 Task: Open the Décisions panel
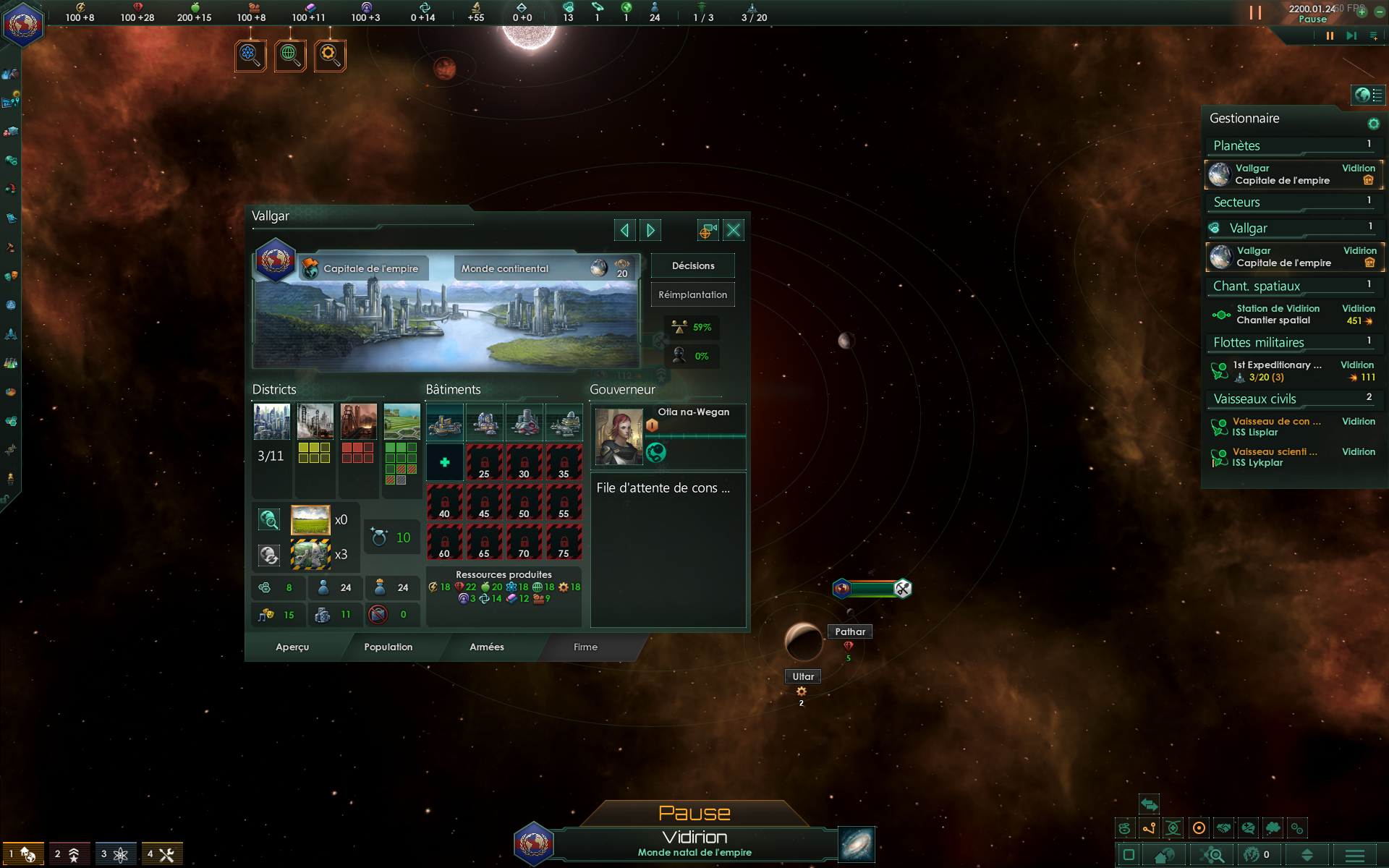tap(692, 265)
